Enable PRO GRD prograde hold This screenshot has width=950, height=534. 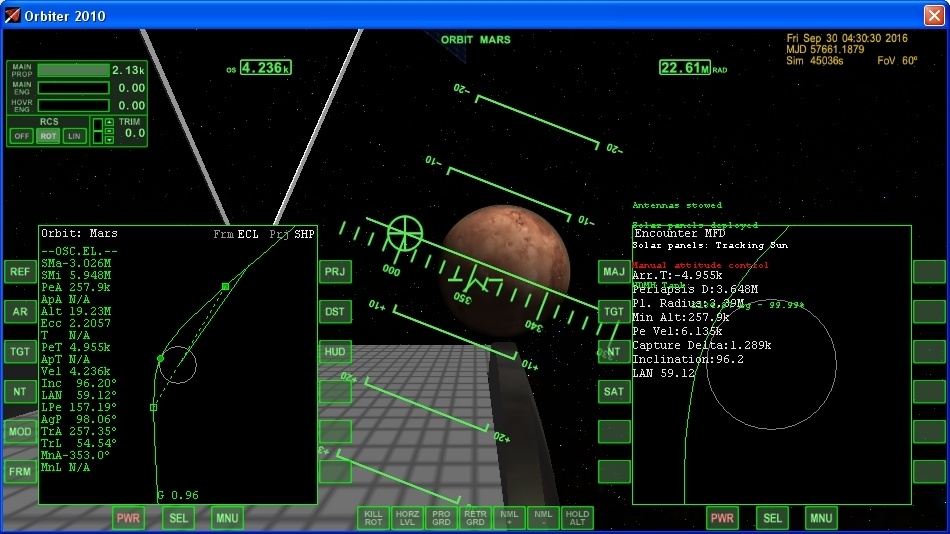point(441,518)
